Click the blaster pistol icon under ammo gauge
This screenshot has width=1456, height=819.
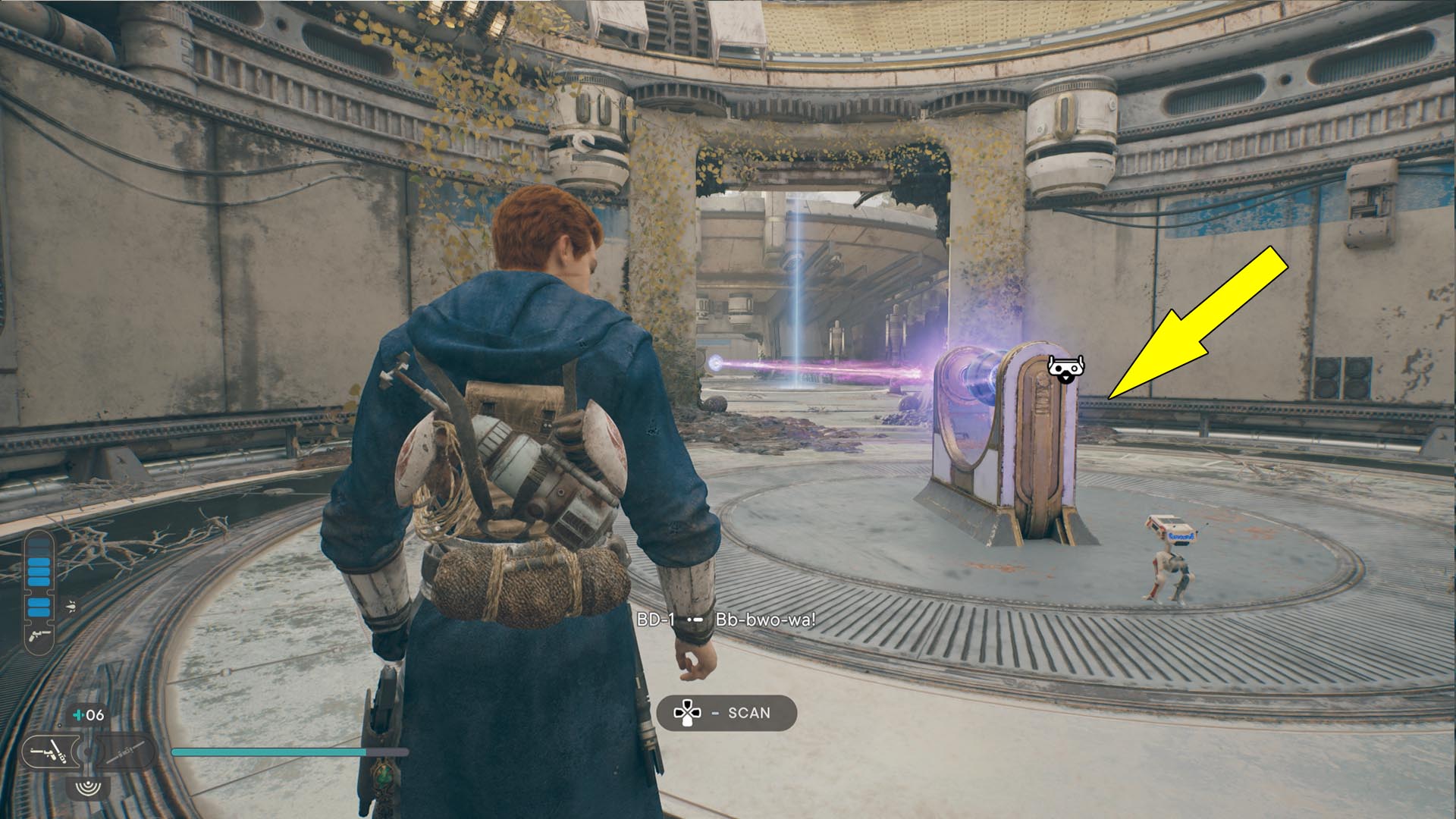pos(38,635)
